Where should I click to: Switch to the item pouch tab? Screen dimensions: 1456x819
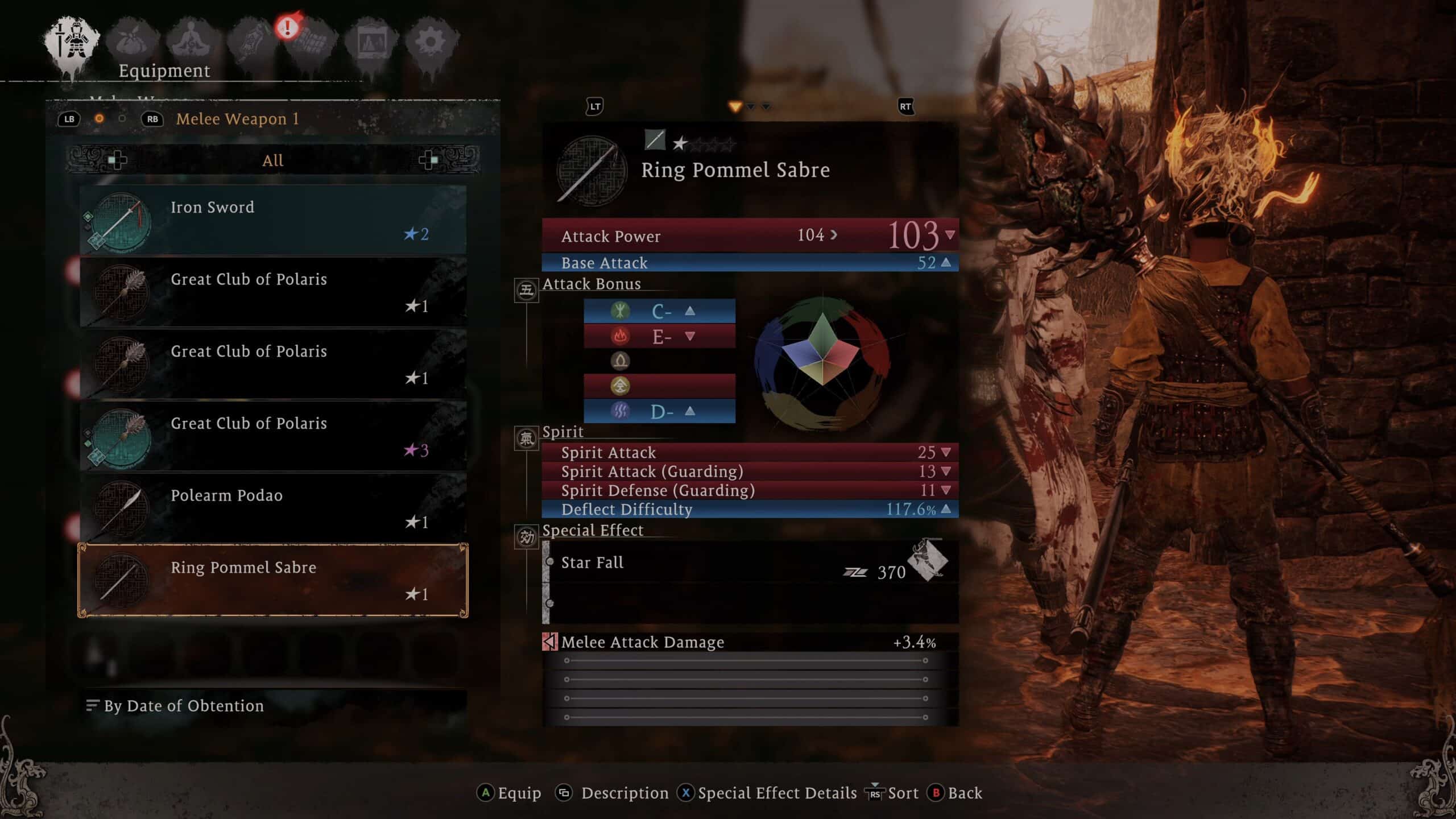pos(132,41)
